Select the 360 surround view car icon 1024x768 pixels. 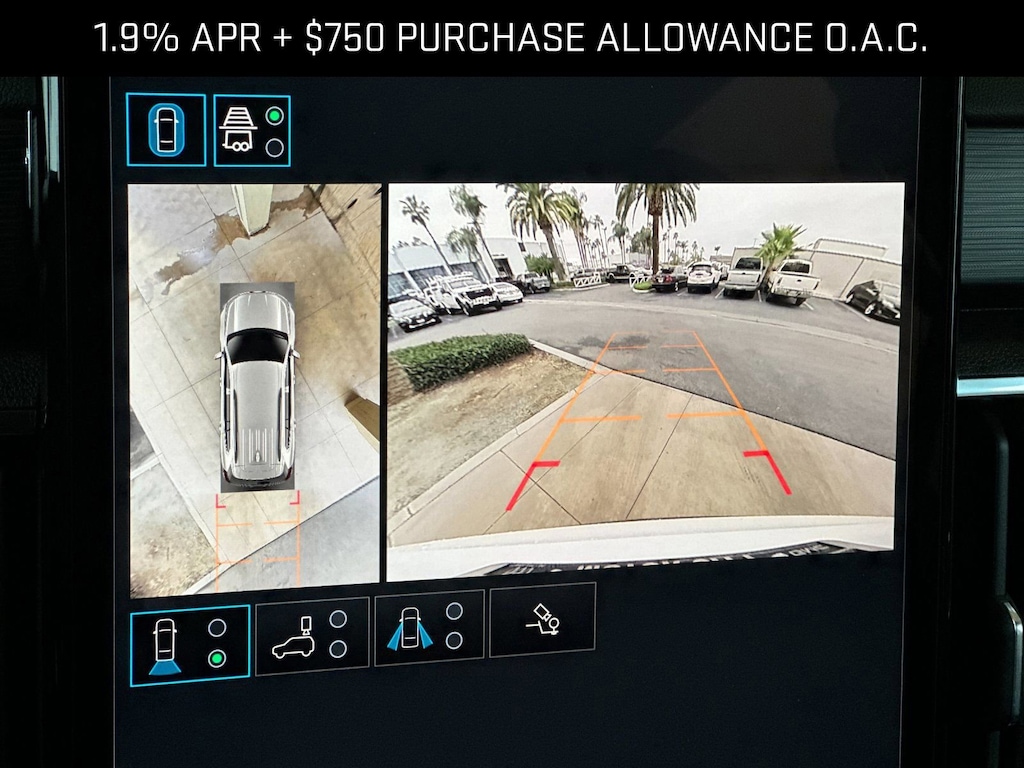(166, 130)
